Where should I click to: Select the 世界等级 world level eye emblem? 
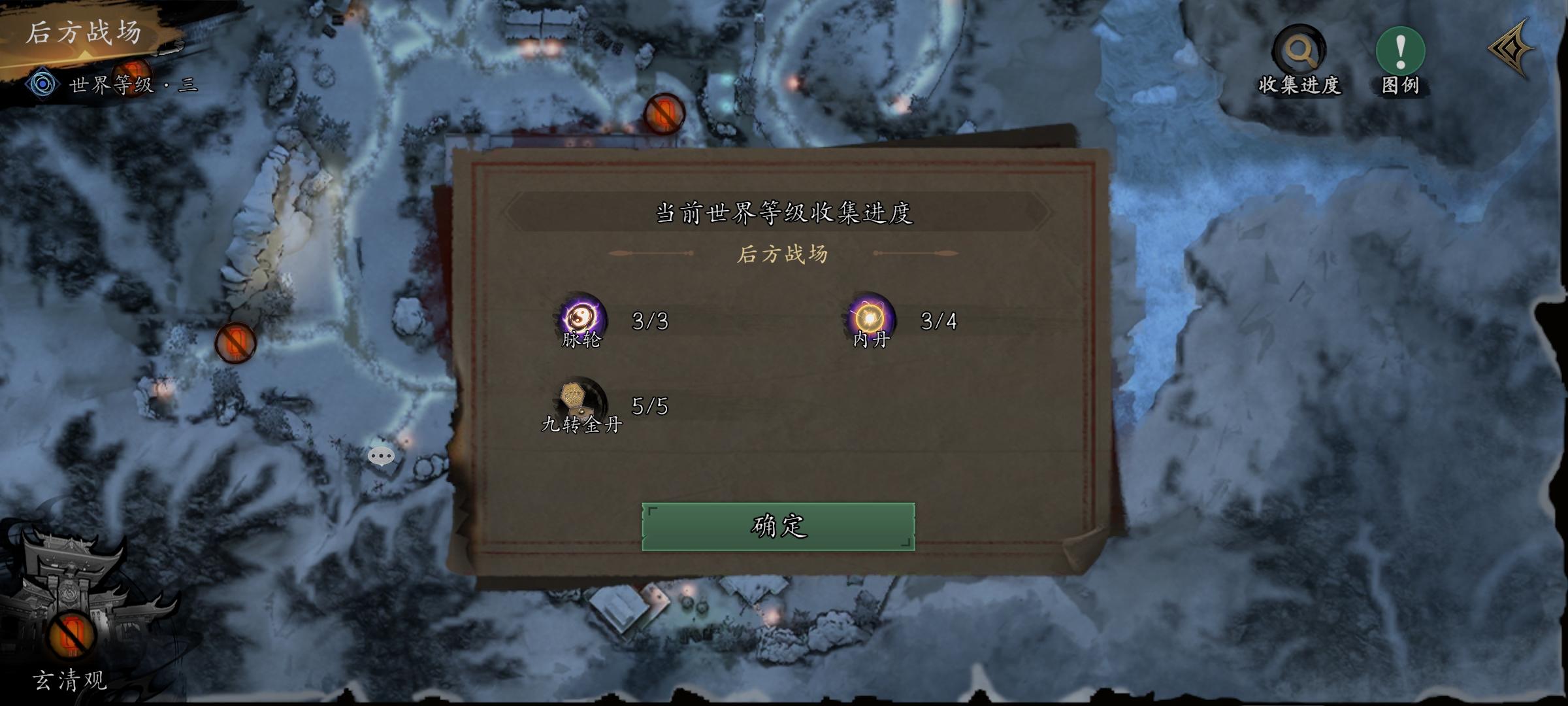(x=43, y=84)
